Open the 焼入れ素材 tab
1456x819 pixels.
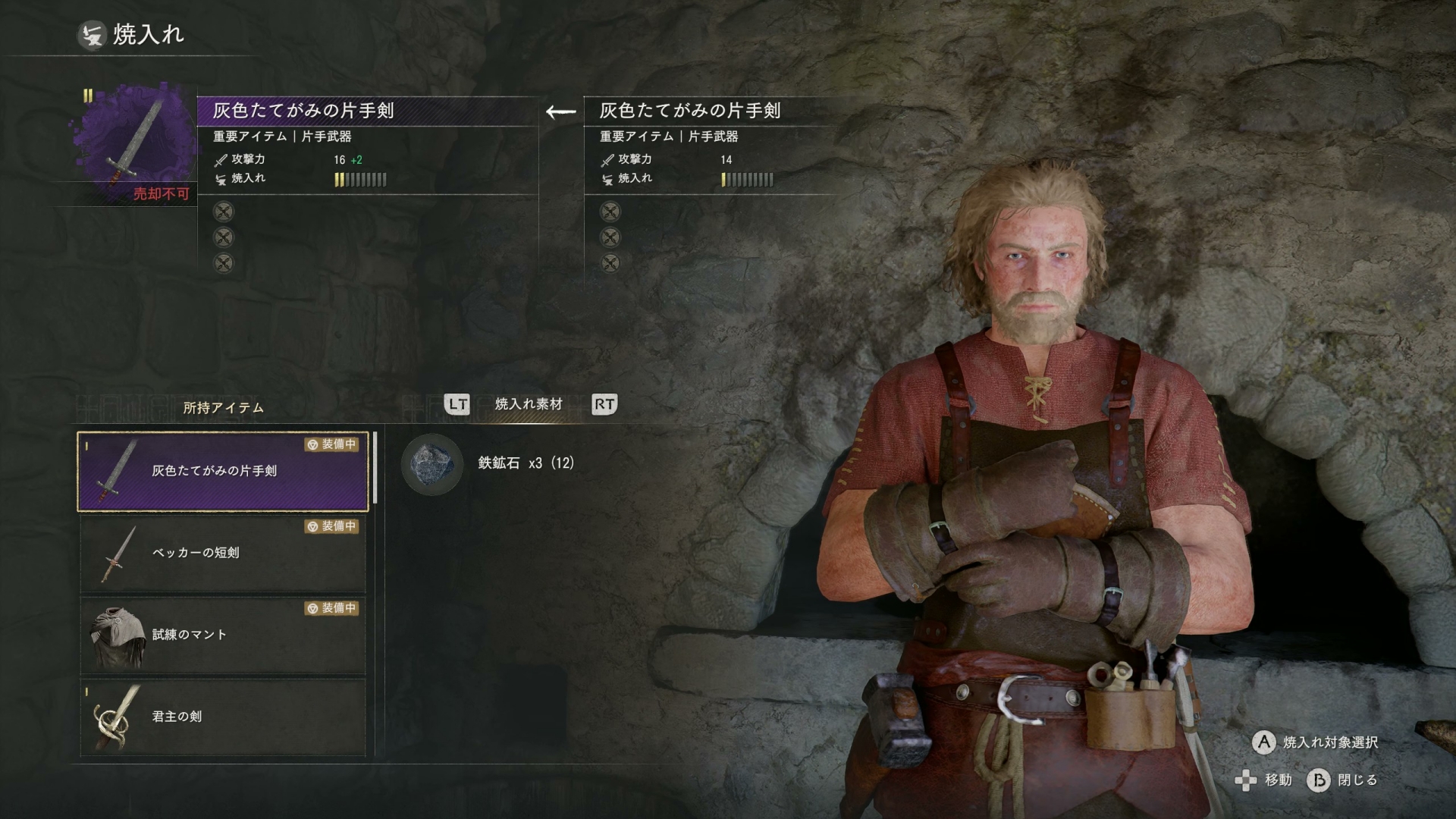coord(529,404)
